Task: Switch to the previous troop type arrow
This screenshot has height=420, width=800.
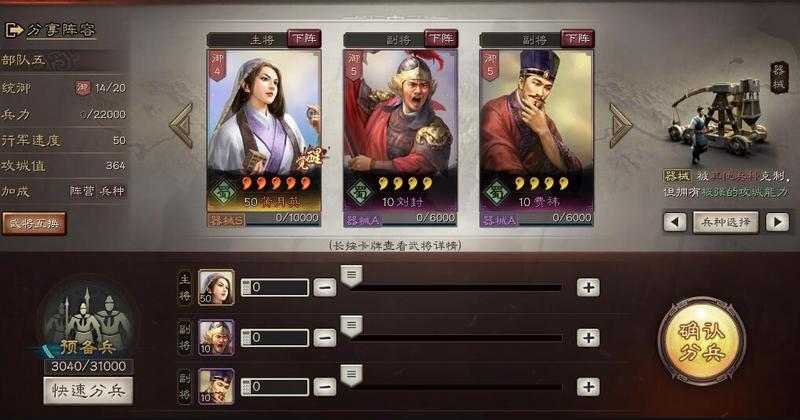Action: [675, 222]
